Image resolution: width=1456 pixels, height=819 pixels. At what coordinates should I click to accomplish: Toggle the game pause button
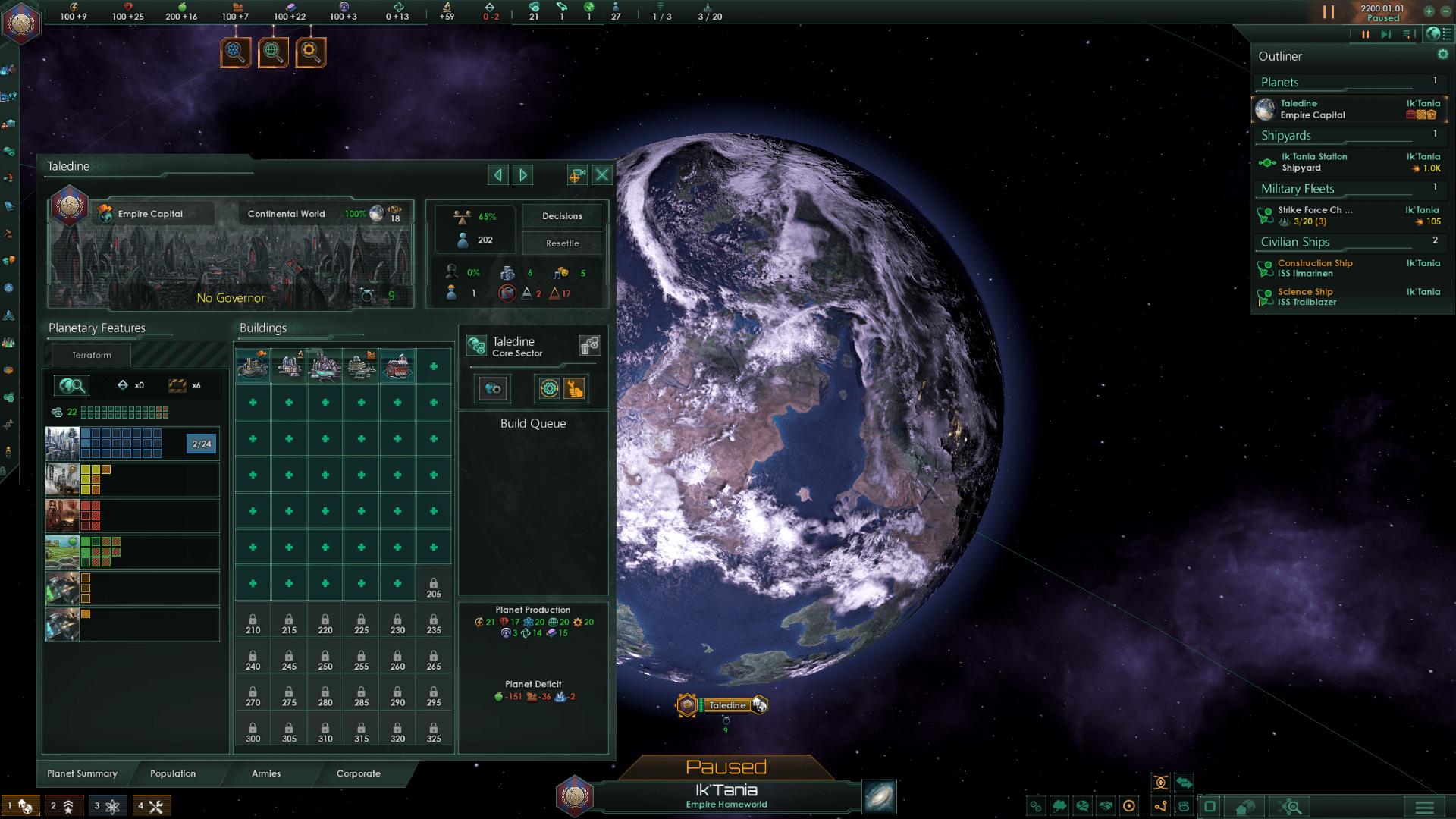tap(1329, 12)
